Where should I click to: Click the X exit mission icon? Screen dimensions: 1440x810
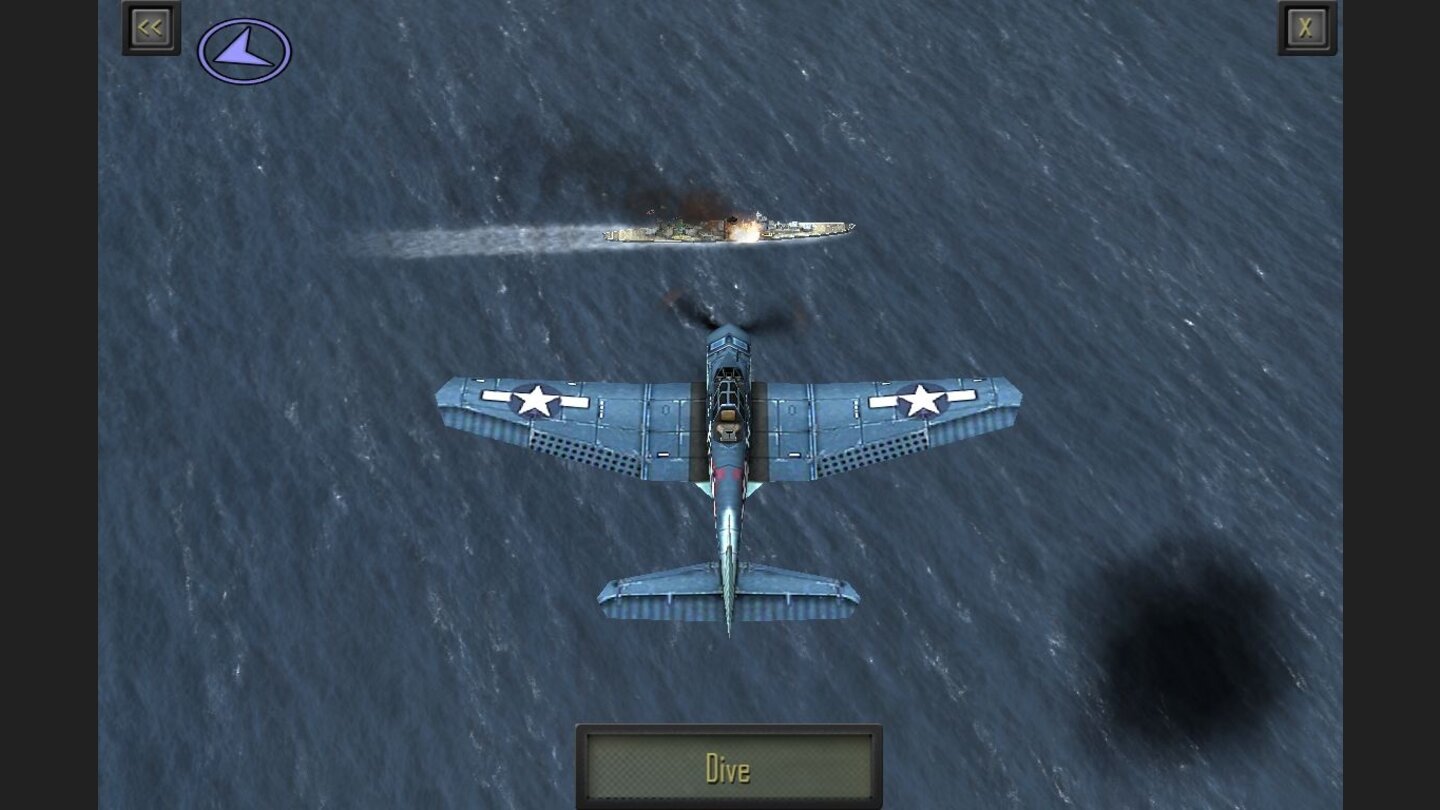click(1306, 27)
